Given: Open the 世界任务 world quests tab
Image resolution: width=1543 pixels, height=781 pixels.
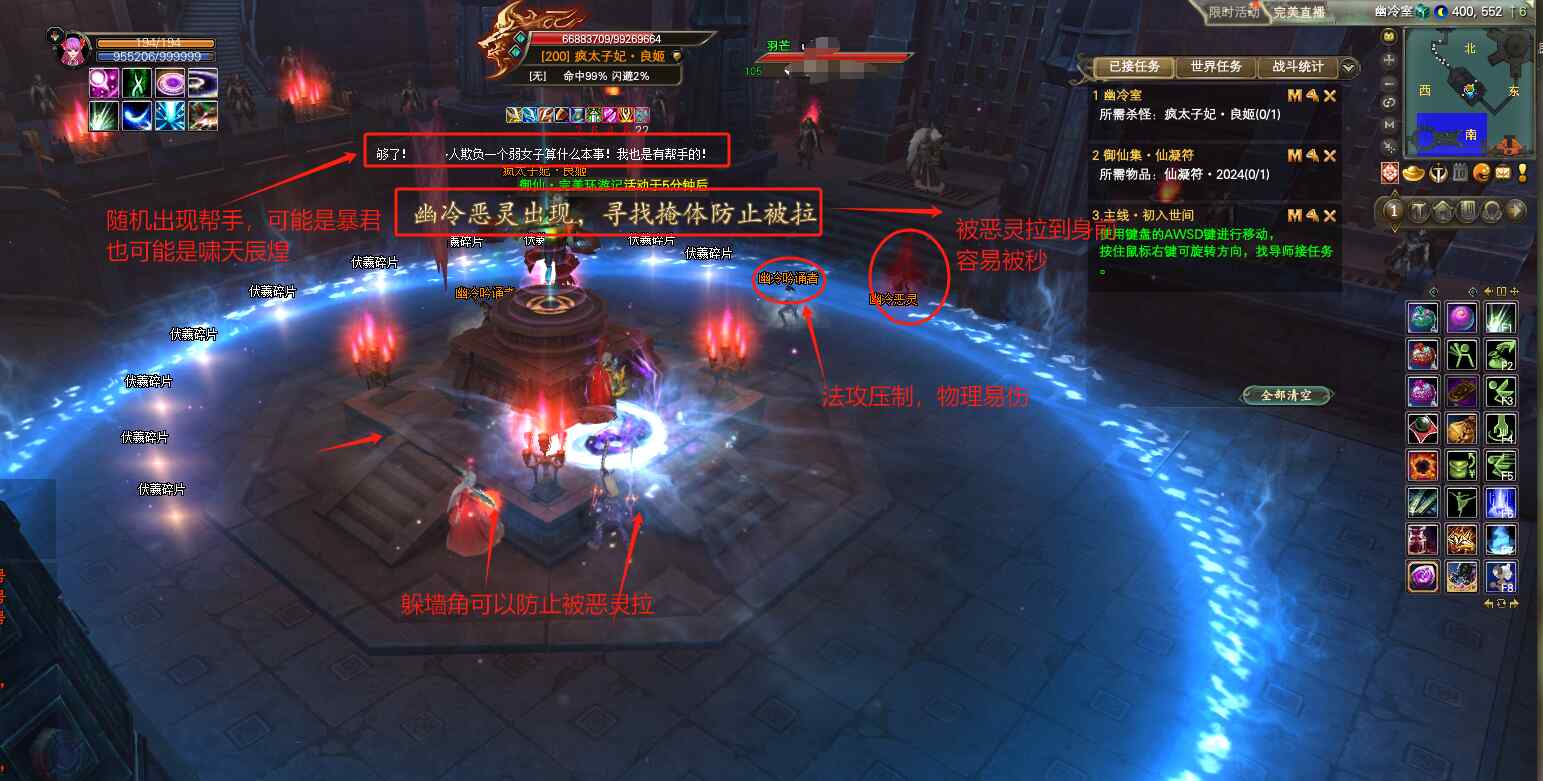Looking at the screenshot, I should click(x=1216, y=67).
